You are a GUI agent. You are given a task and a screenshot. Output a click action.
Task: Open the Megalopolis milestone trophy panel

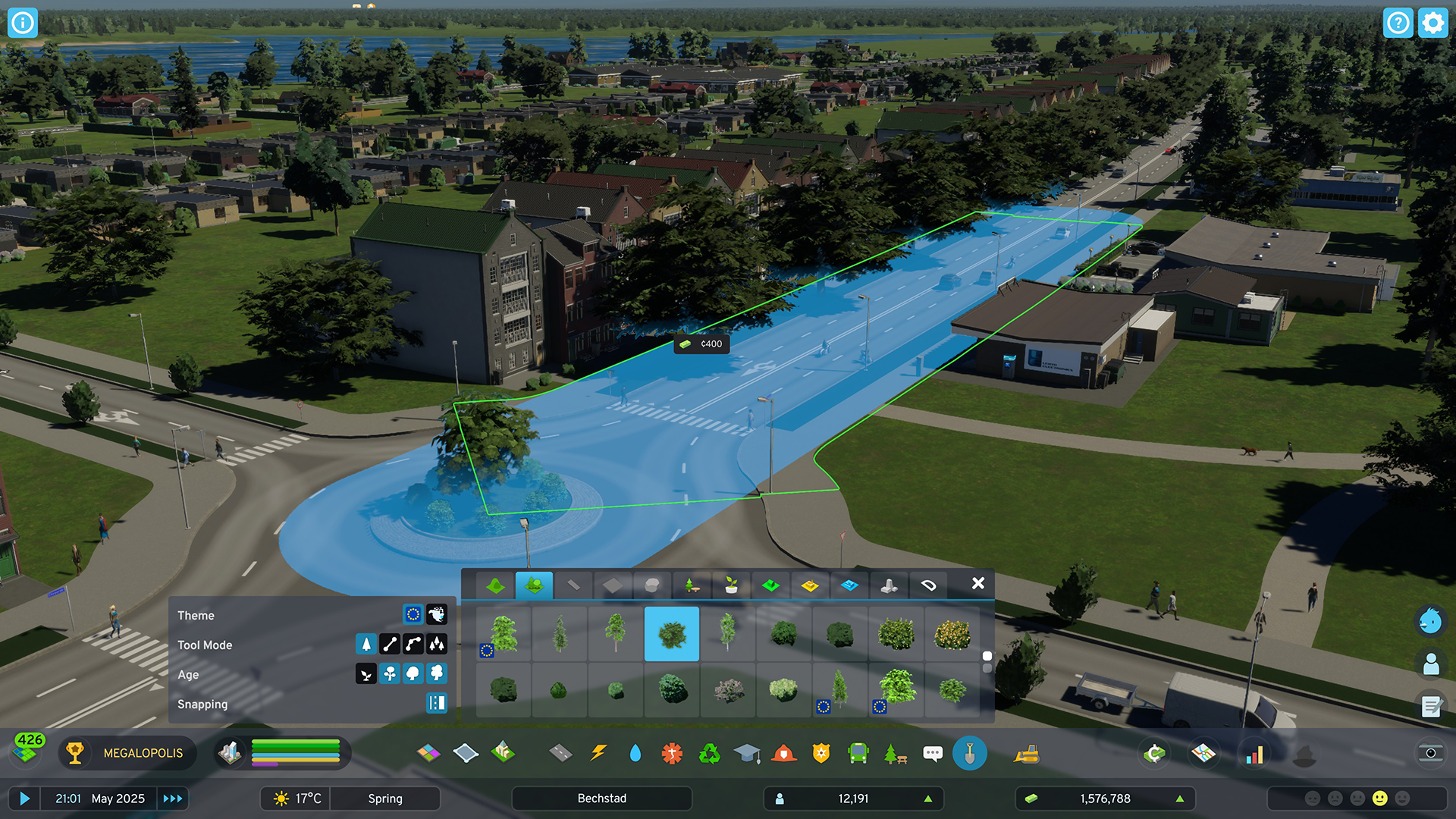pyautogui.click(x=74, y=753)
